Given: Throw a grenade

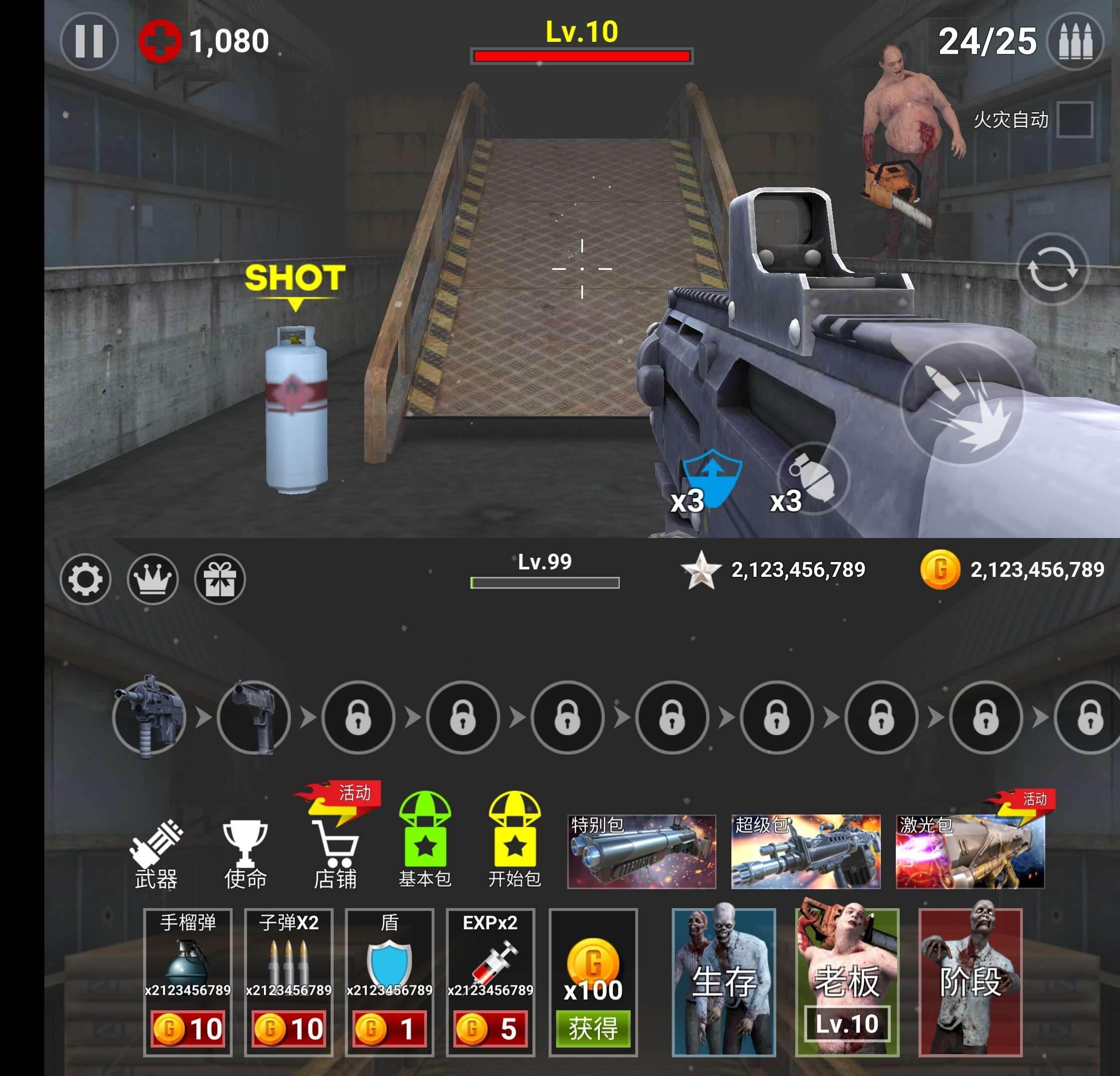Looking at the screenshot, I should pos(813,478).
